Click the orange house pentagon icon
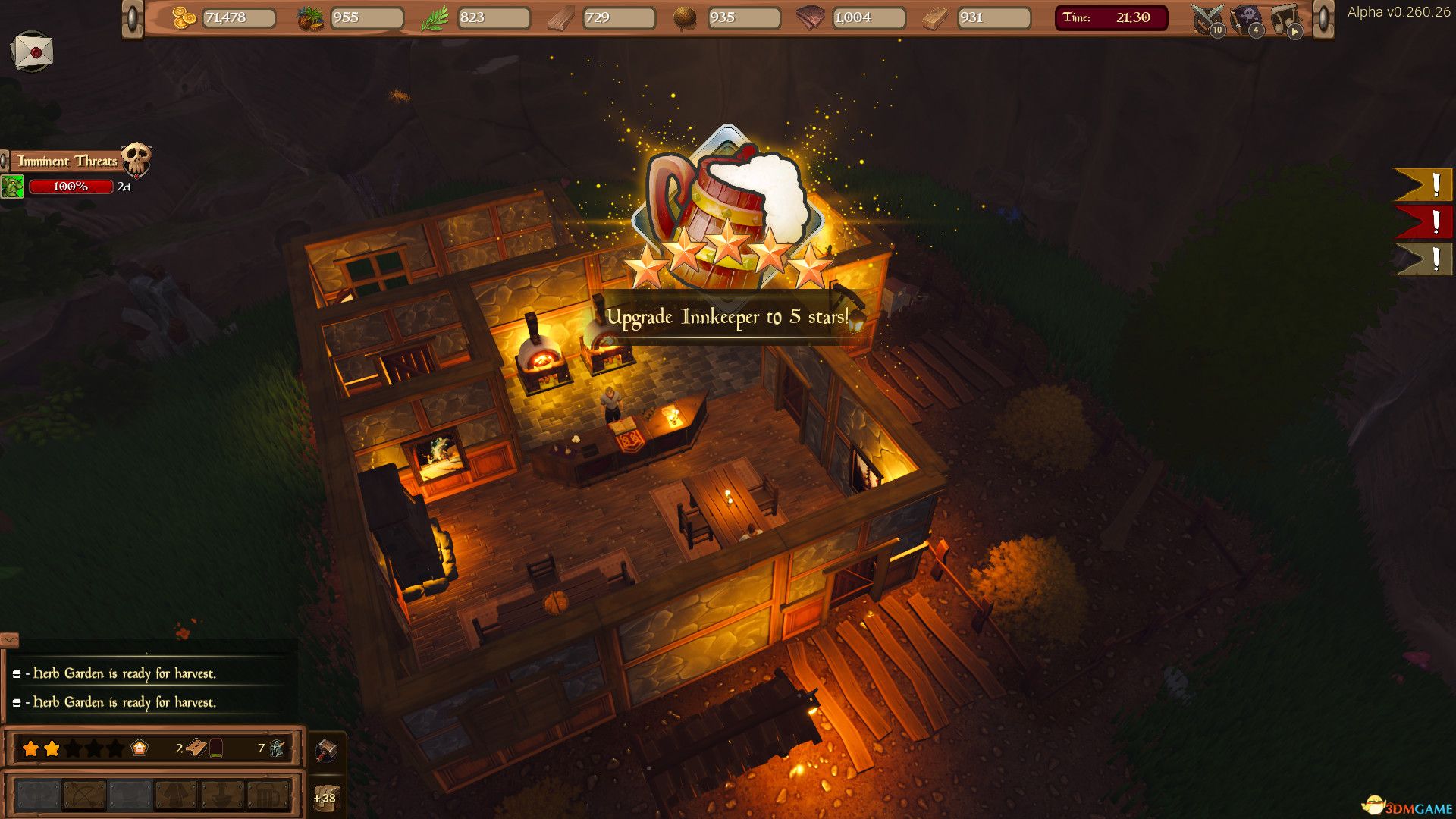1456x819 pixels. click(x=140, y=748)
